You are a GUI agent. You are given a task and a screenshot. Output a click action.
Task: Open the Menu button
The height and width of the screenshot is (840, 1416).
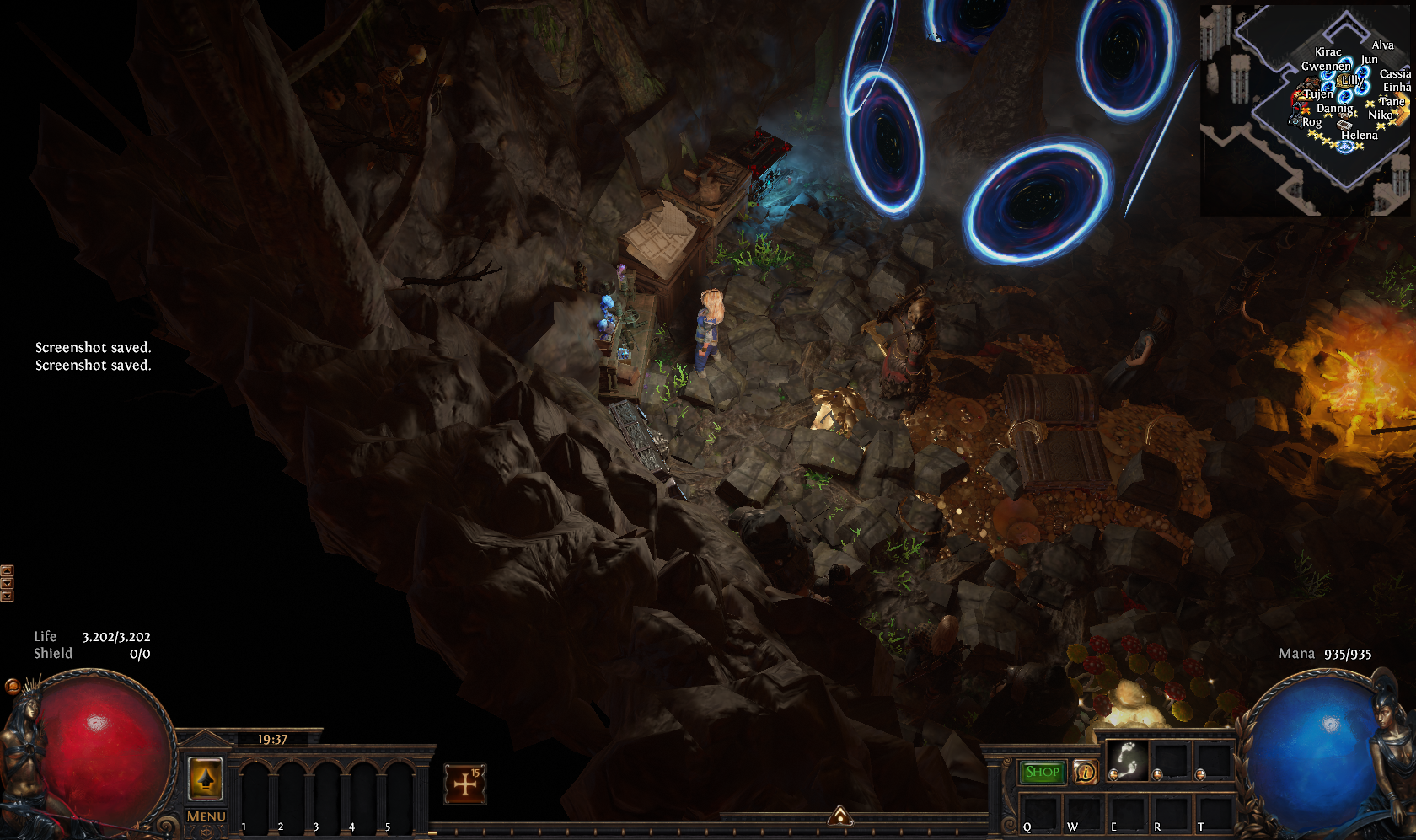(x=206, y=816)
